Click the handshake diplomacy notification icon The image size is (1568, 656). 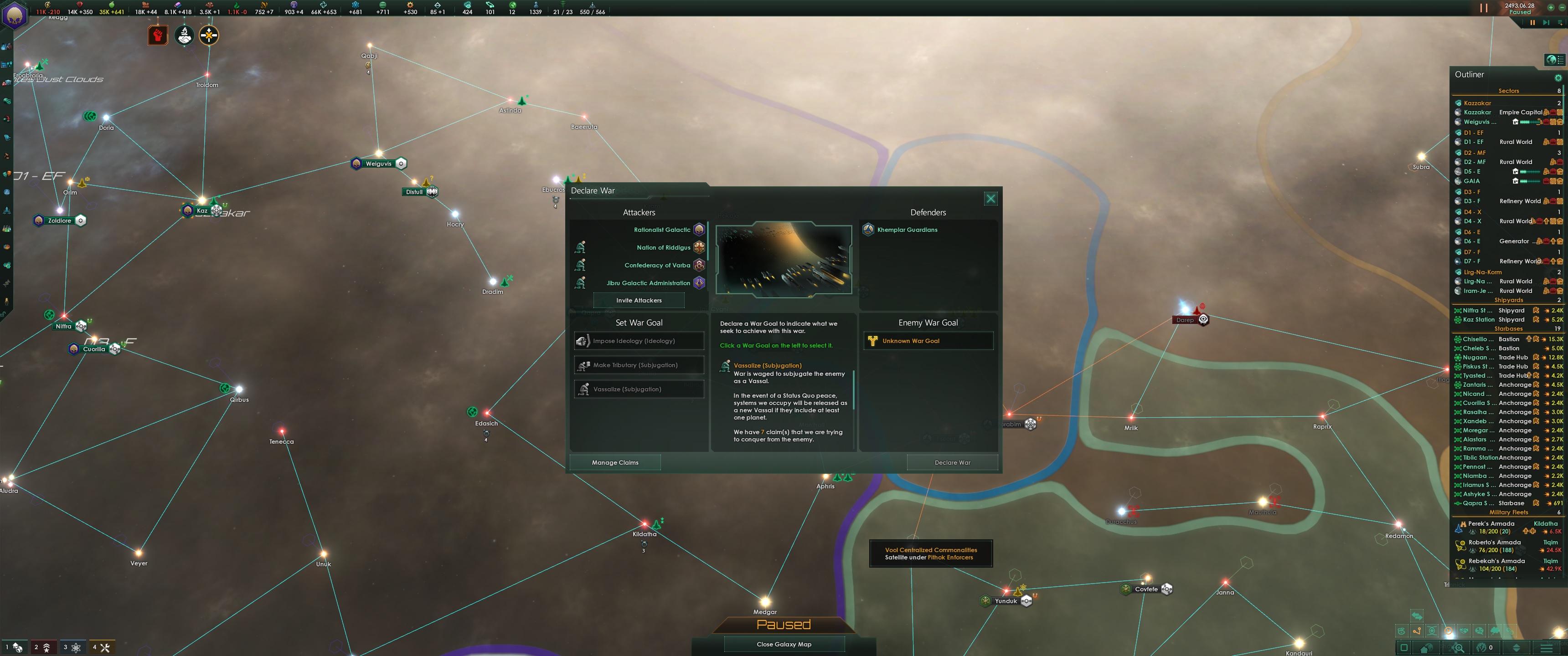click(x=185, y=35)
